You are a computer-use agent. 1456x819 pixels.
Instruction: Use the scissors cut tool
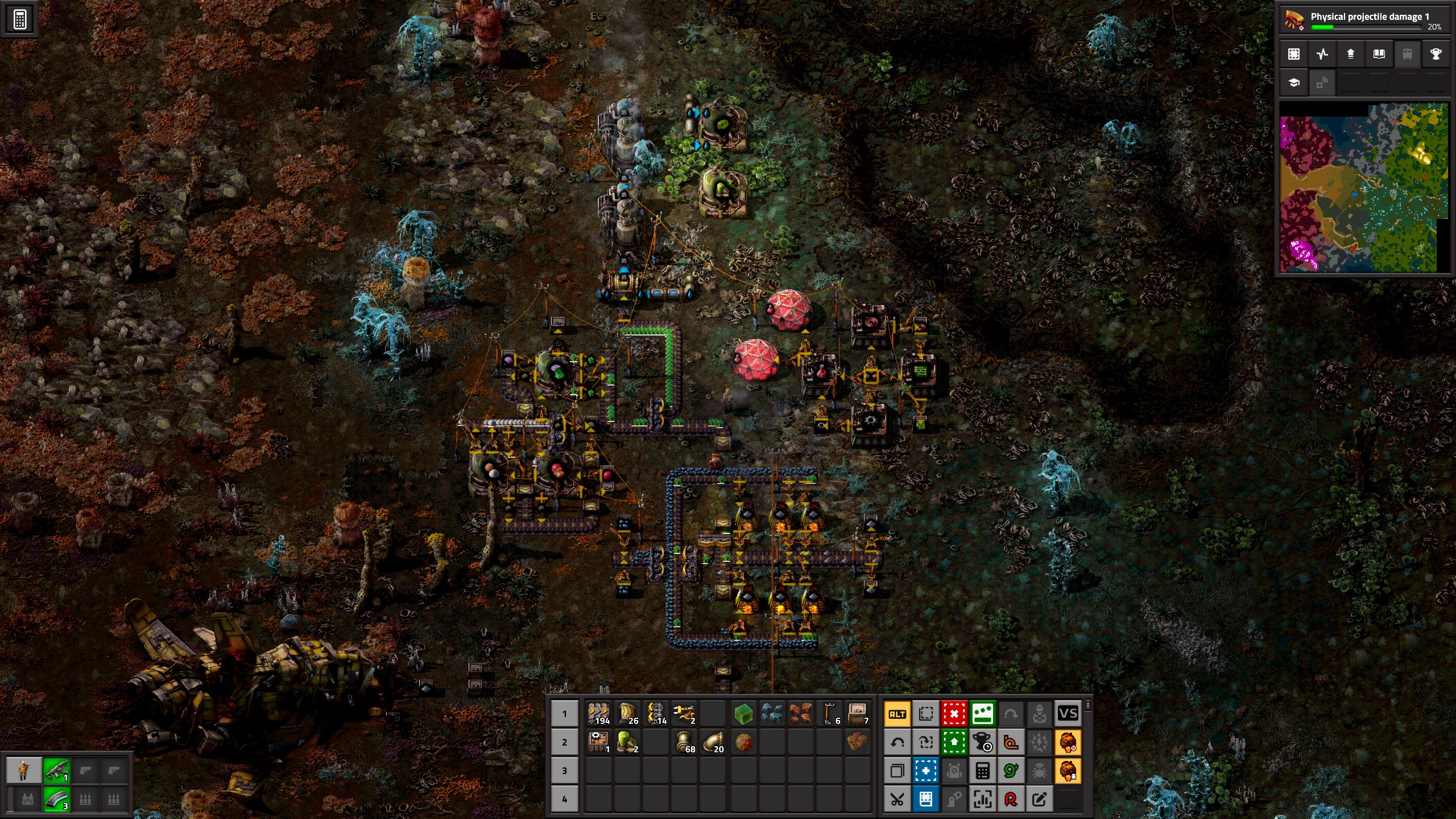coord(897,799)
